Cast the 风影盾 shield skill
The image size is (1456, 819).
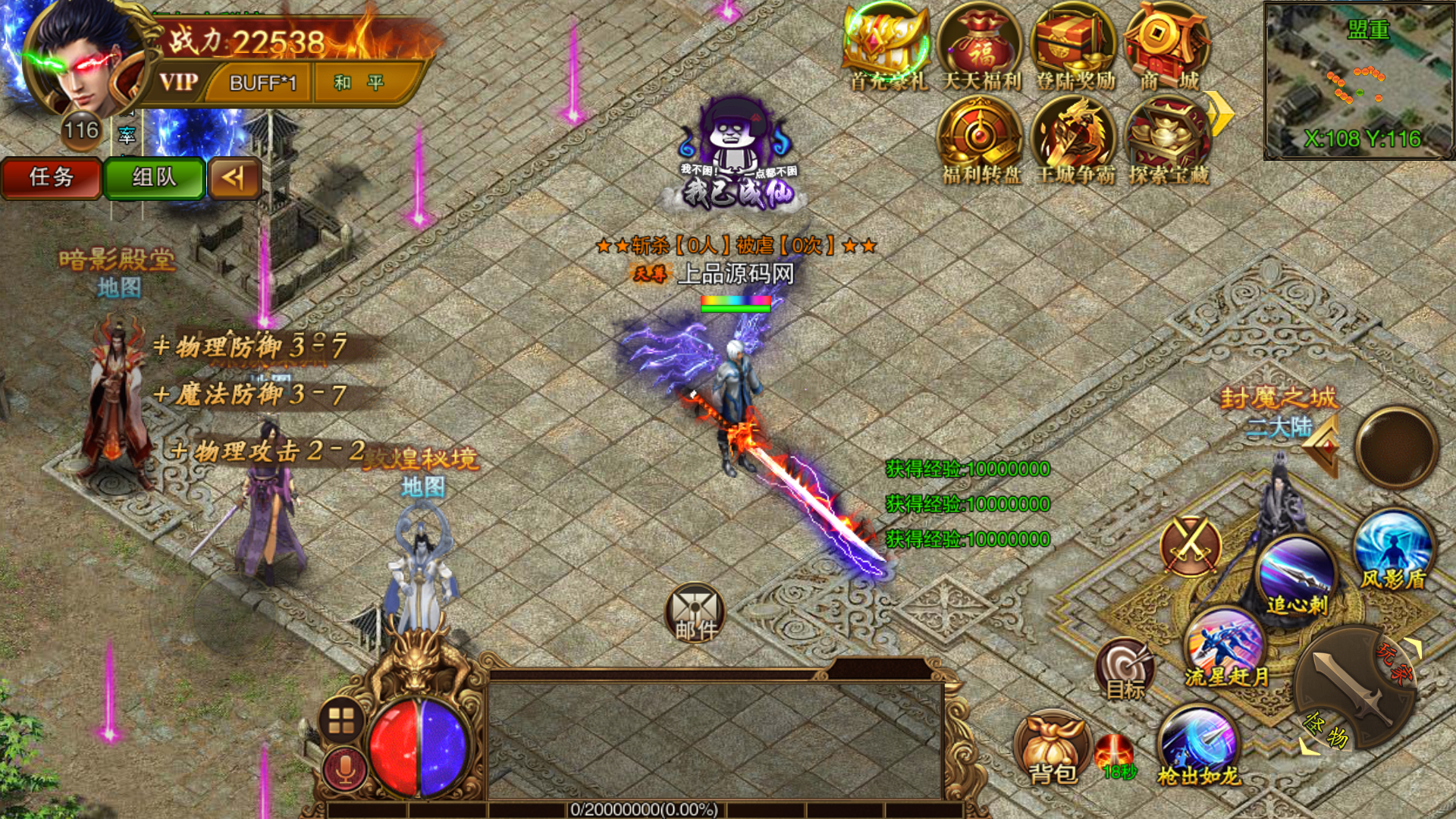1393,550
